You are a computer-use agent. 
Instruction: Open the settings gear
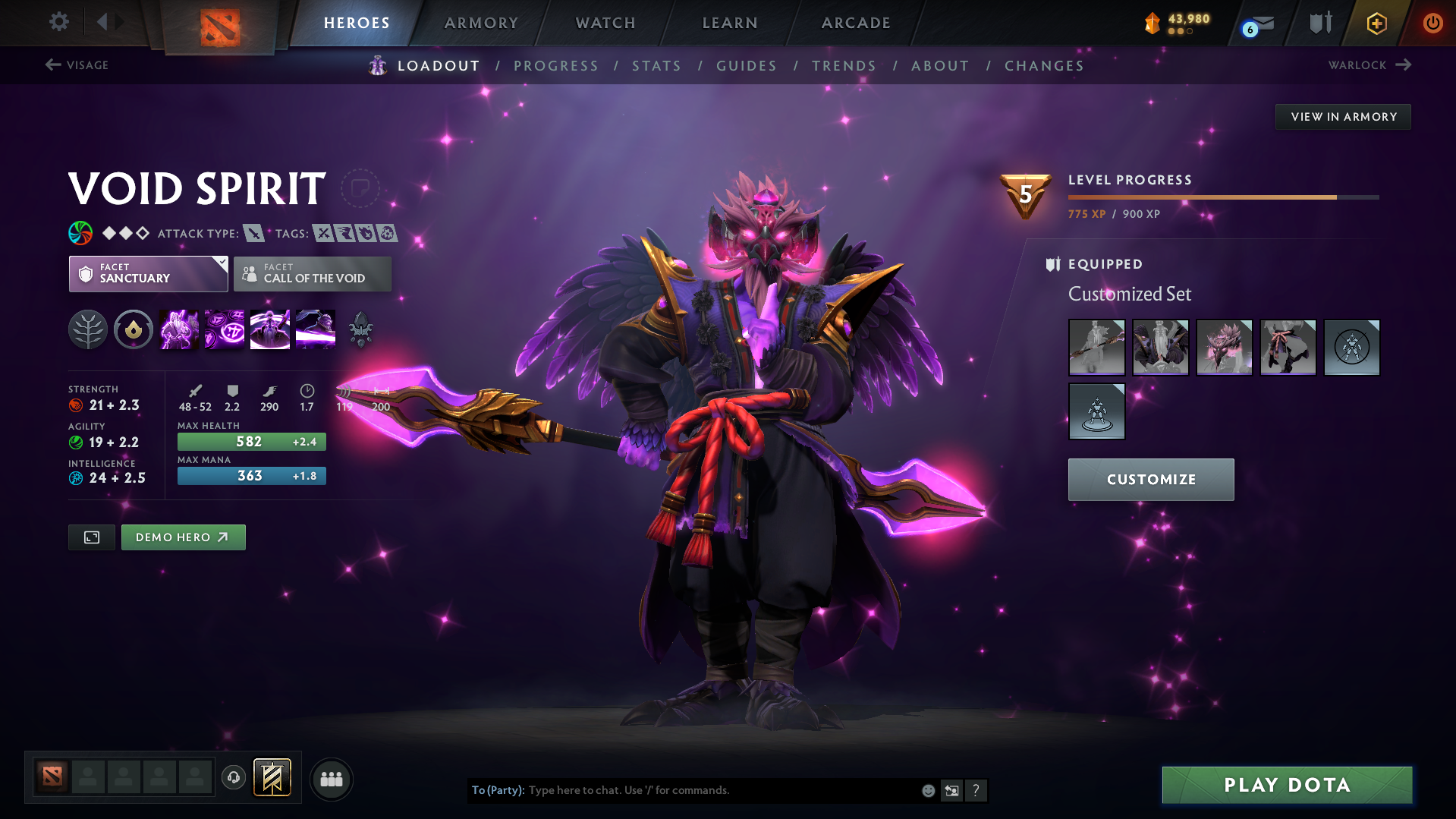coord(58,22)
